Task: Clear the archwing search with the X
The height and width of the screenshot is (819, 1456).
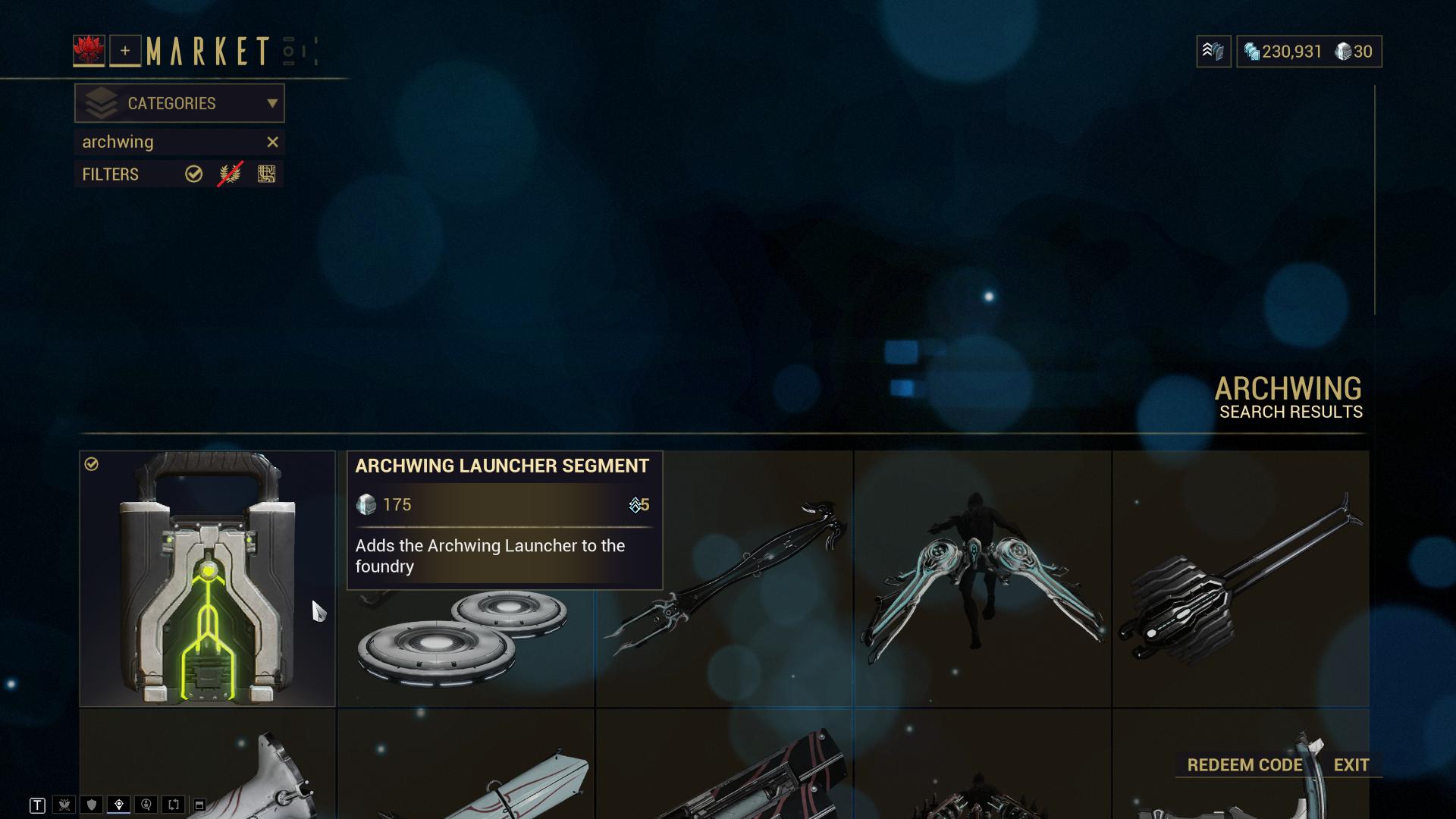Action: point(273,142)
